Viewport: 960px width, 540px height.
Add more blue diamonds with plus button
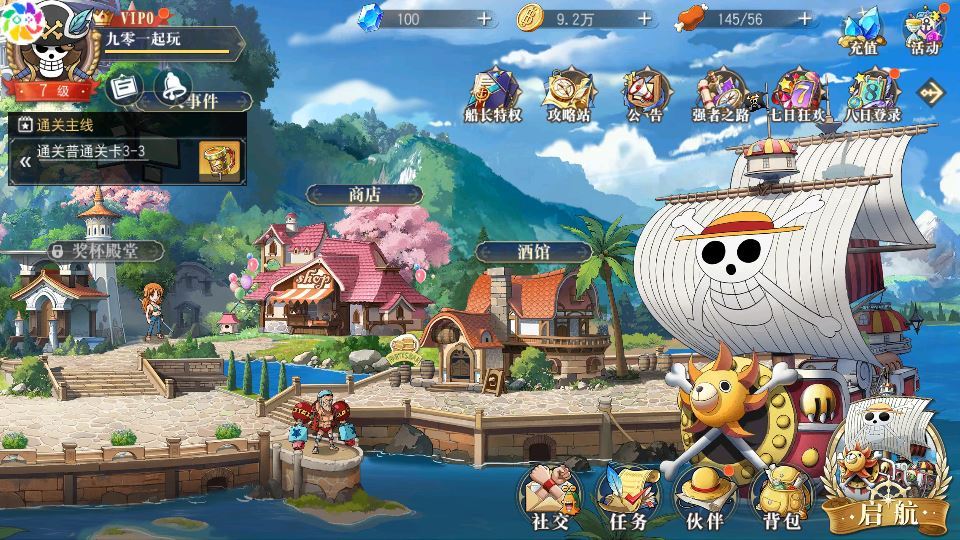pyautogui.click(x=484, y=18)
